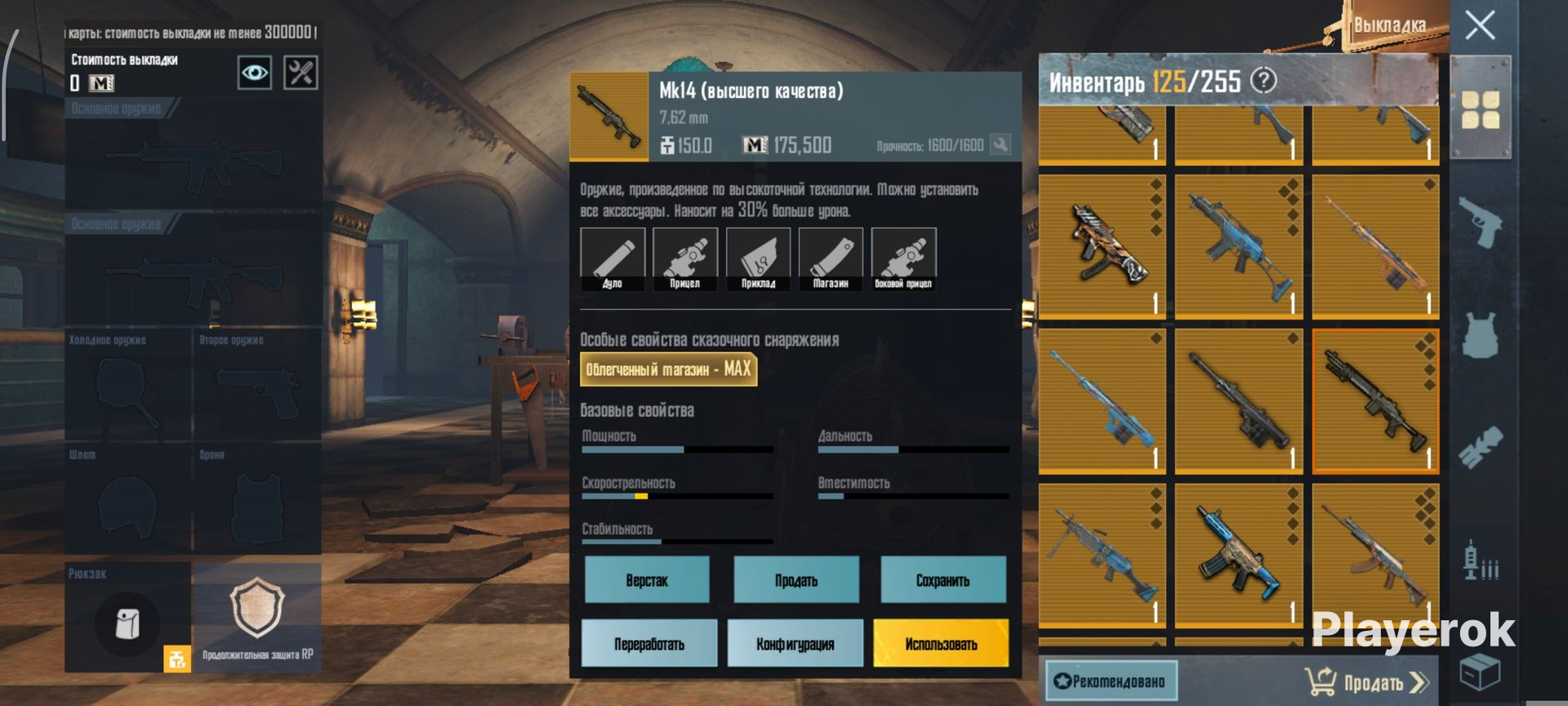This screenshot has width=1568, height=706.
Task: Select the Боковой прицел side scope slot
Action: pyautogui.click(x=903, y=259)
